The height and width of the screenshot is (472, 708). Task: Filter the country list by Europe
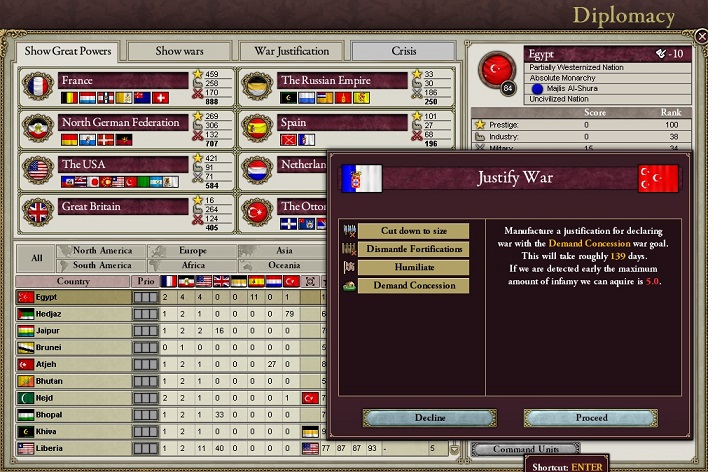coord(192,251)
